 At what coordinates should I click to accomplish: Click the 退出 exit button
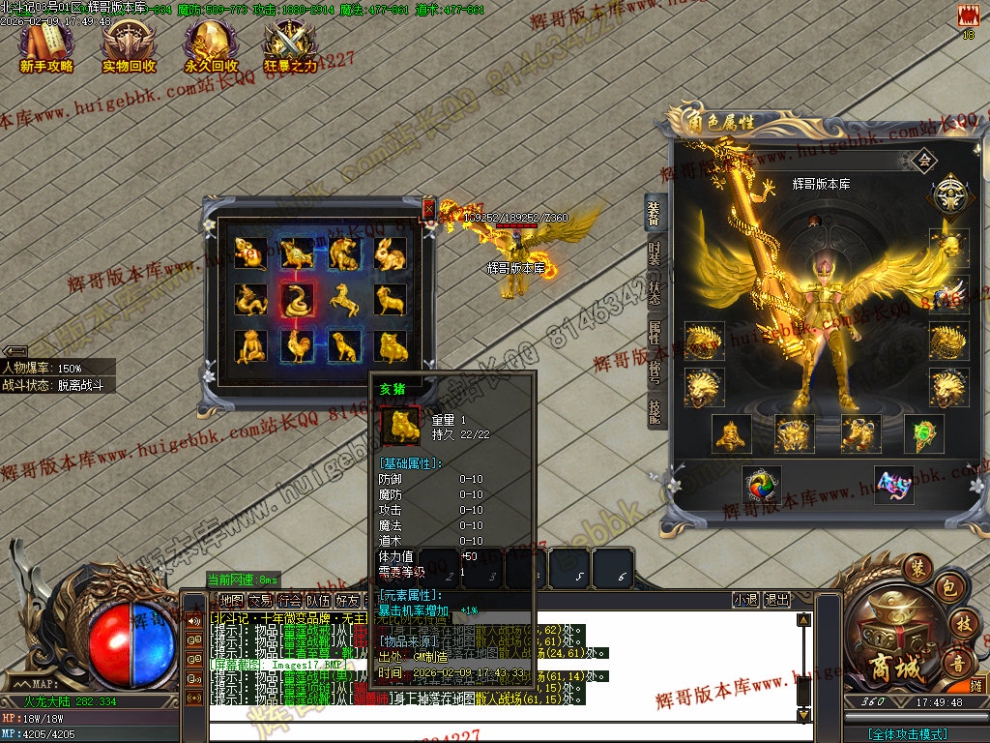point(777,600)
